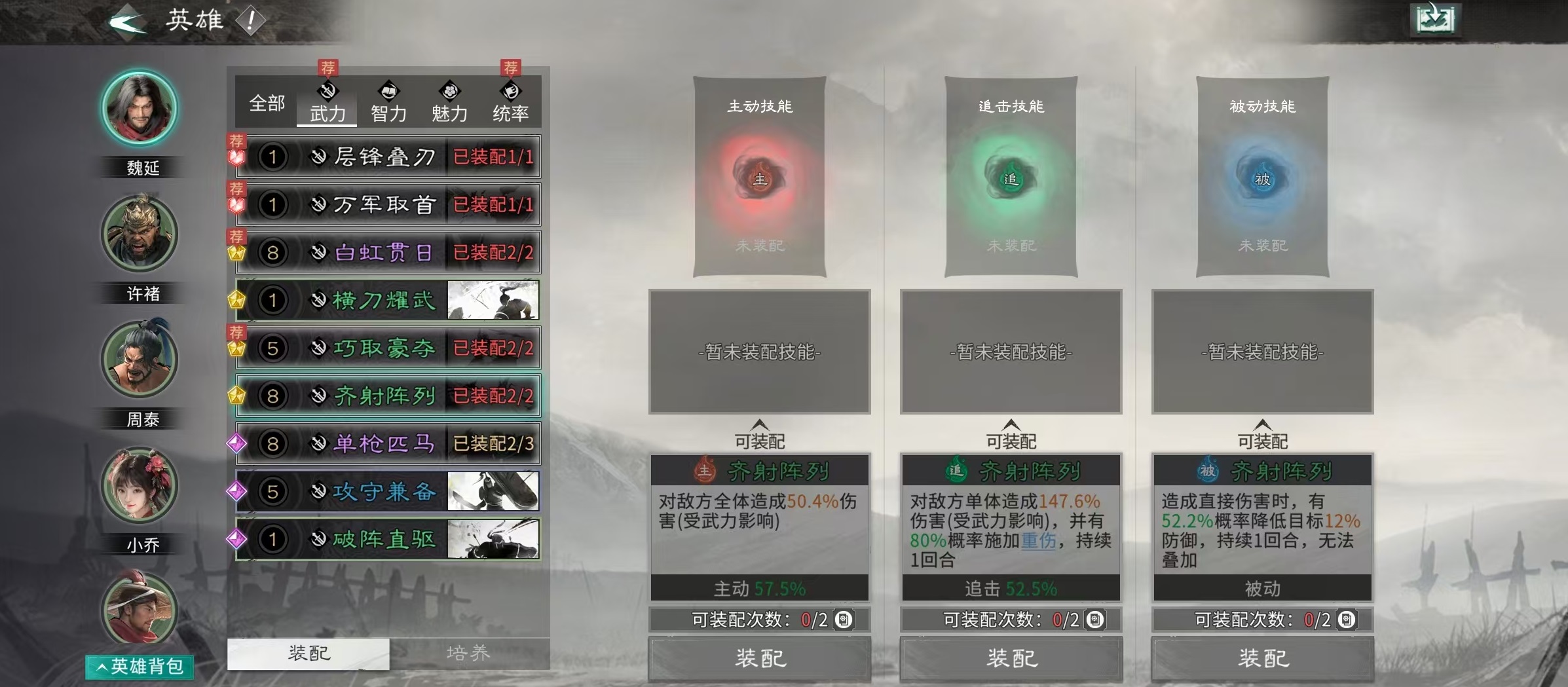This screenshot has width=1568, height=687.
Task: Click the exclamation icon next to 英雄
Action: click(x=251, y=20)
